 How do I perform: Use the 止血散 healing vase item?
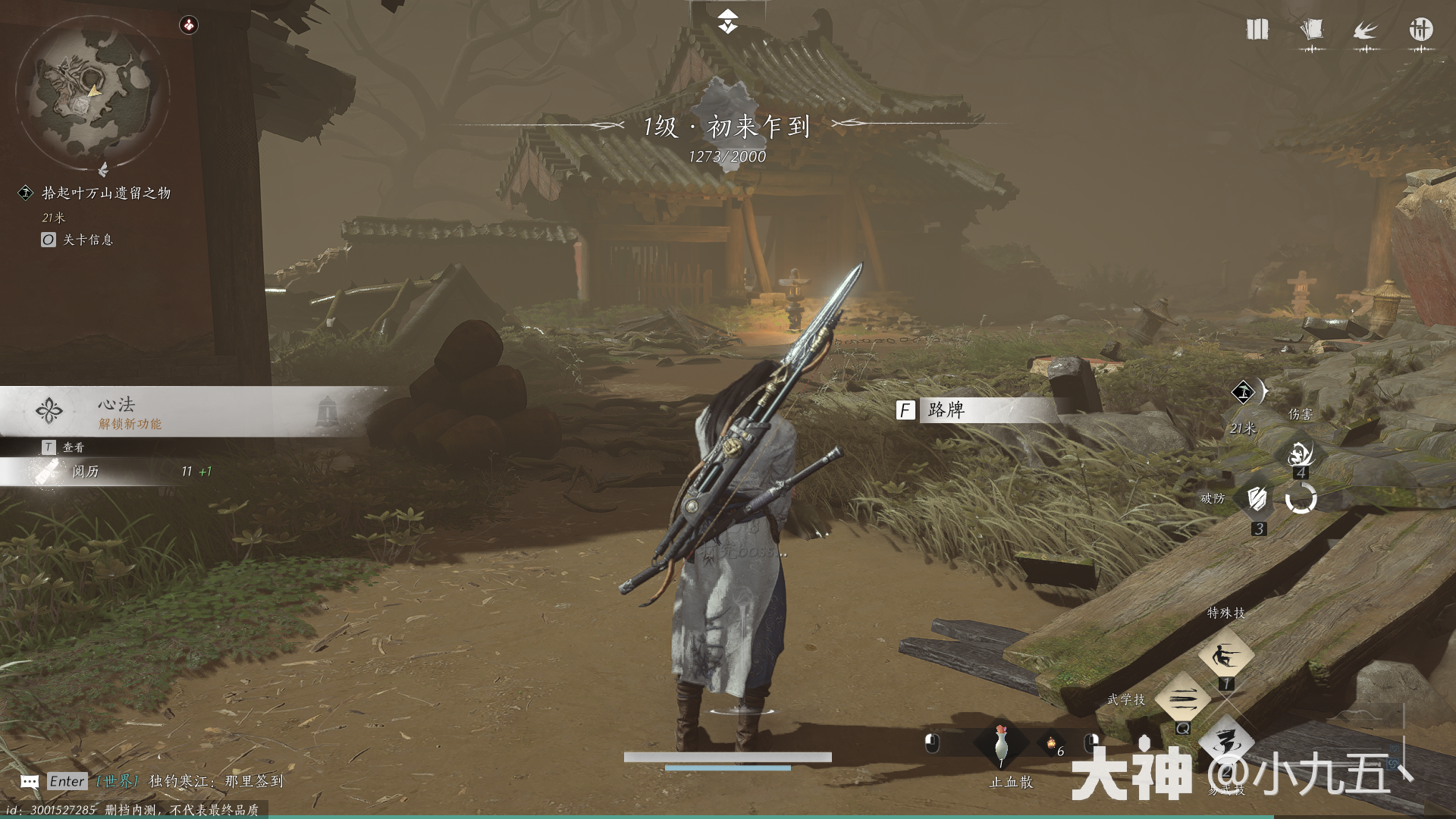[1001, 745]
